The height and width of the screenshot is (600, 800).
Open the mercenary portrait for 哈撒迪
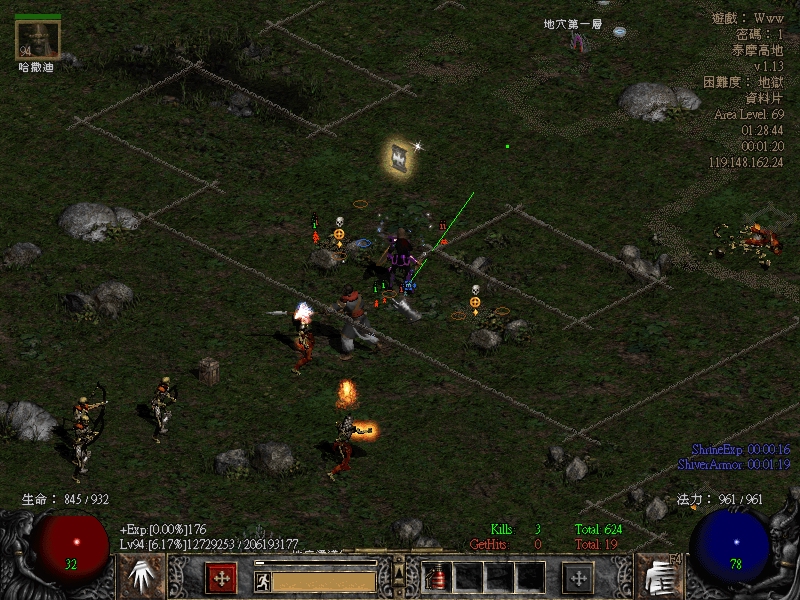[x=38, y=39]
